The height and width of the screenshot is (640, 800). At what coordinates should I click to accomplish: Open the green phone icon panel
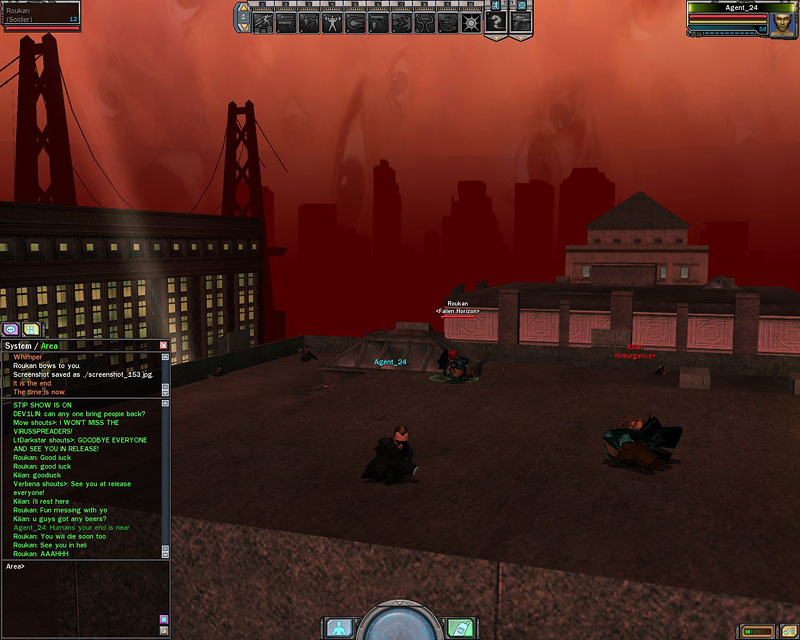(461, 628)
